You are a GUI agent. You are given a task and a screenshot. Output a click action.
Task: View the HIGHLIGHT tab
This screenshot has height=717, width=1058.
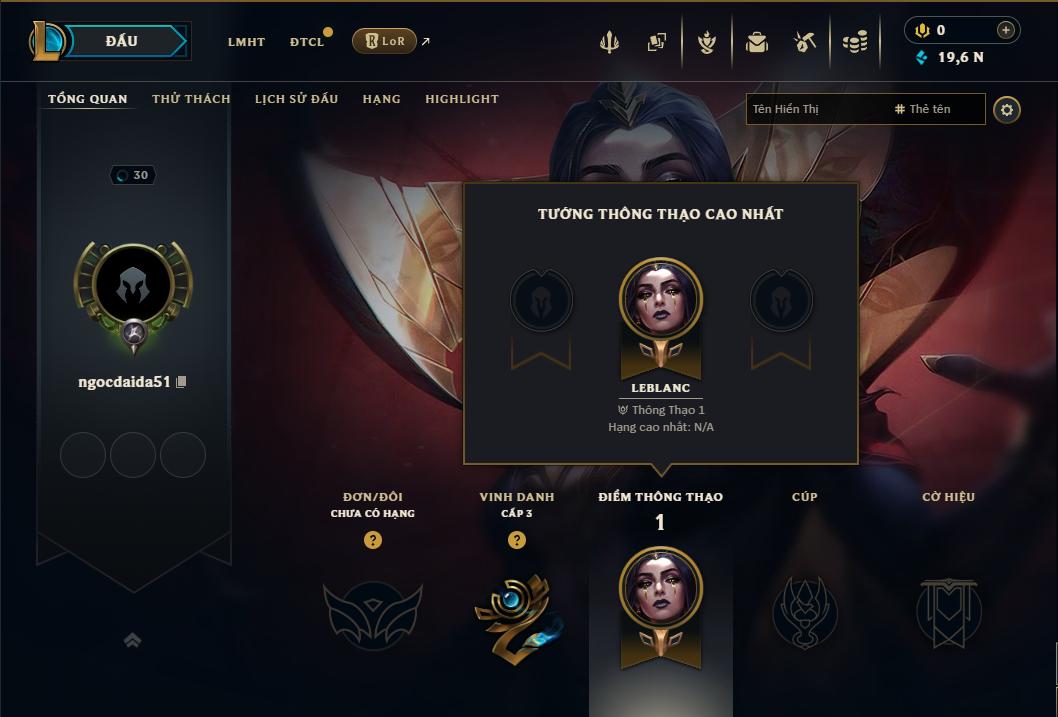[x=461, y=99]
